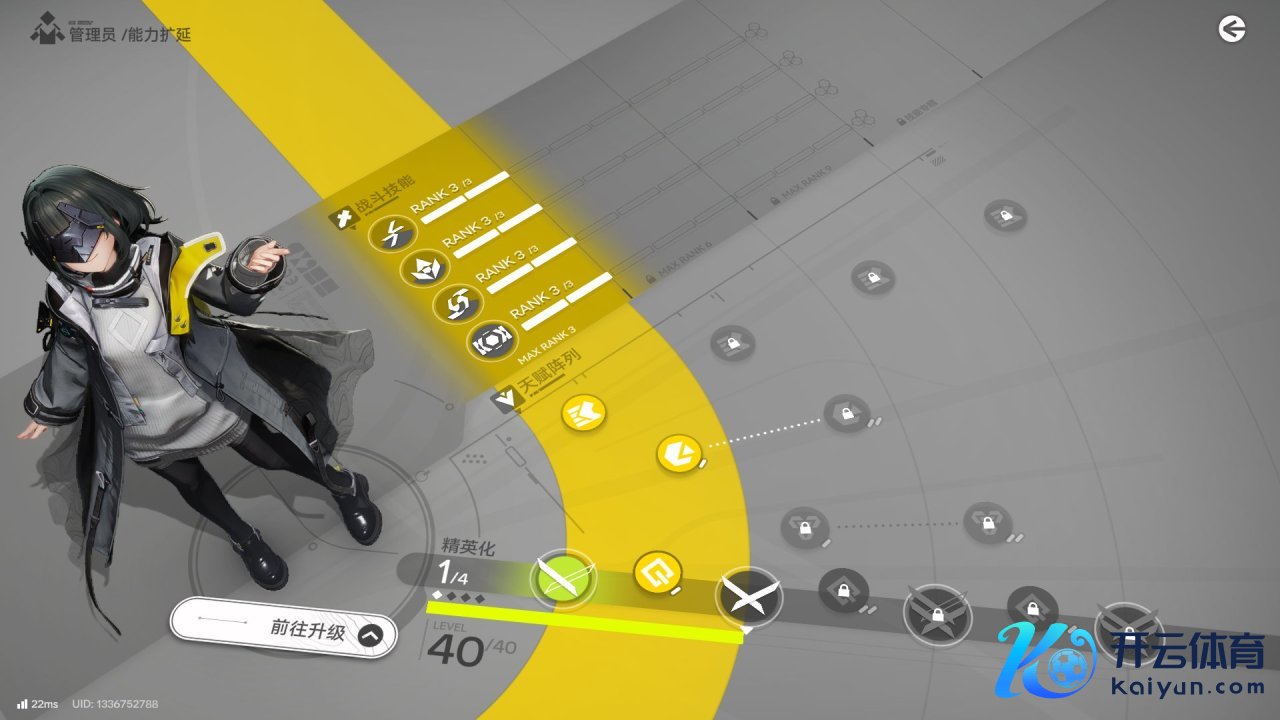Select the yellow hexagon-arrow talent node
1280x720 pixels.
pyautogui.click(x=678, y=454)
